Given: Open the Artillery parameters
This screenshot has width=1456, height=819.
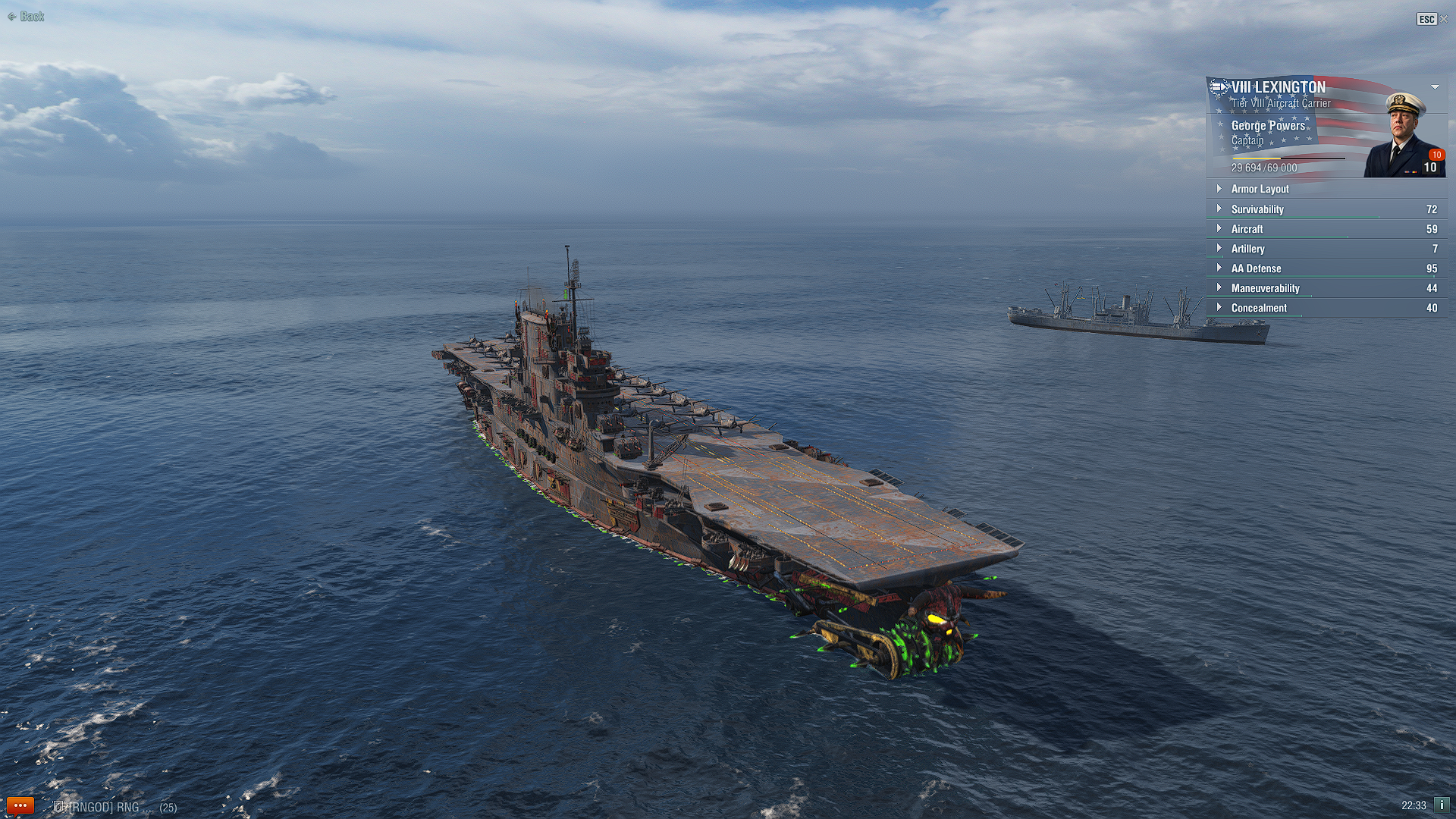Looking at the screenshot, I should coord(1247,249).
